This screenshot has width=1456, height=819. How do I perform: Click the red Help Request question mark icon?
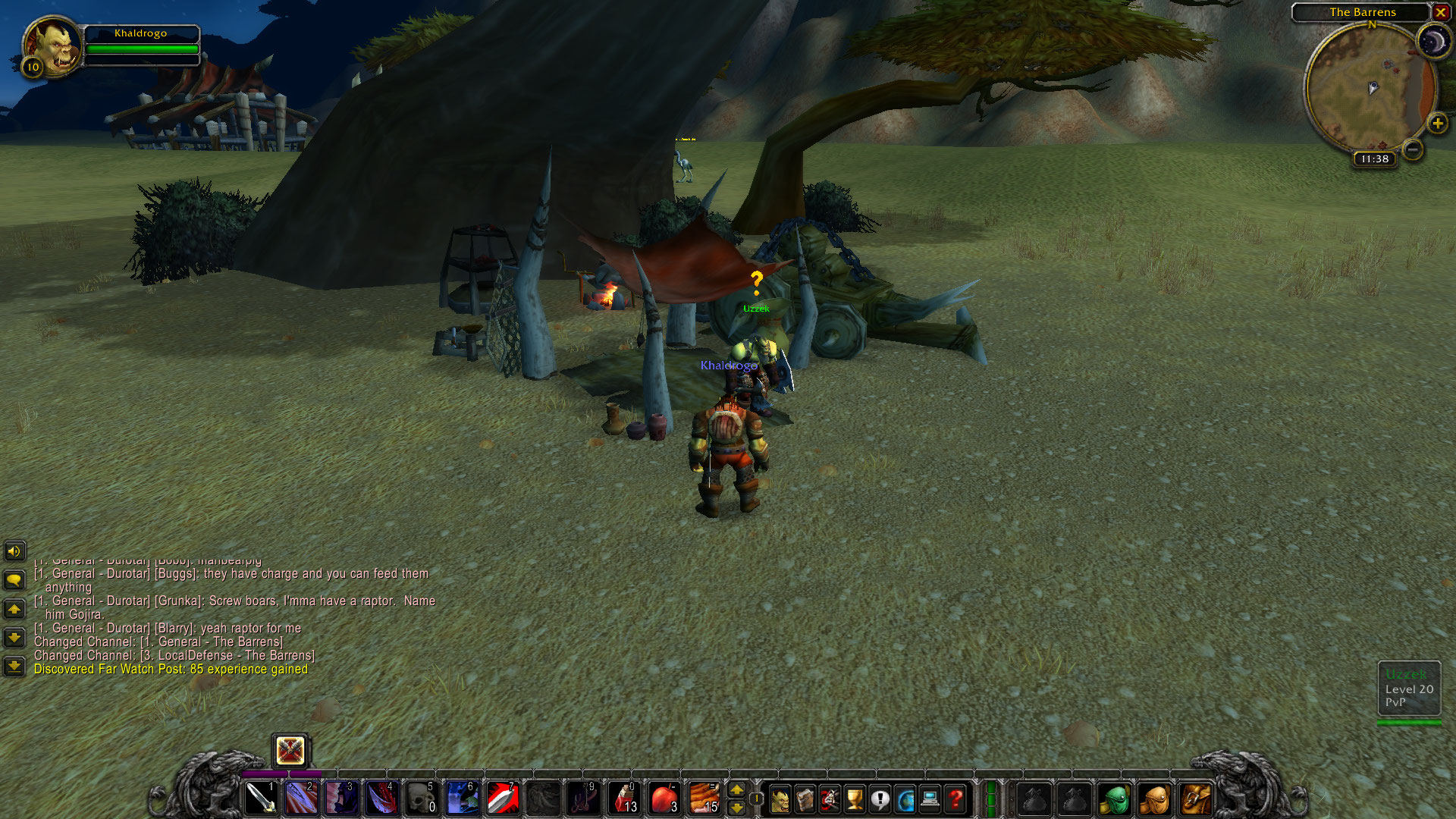point(955,798)
